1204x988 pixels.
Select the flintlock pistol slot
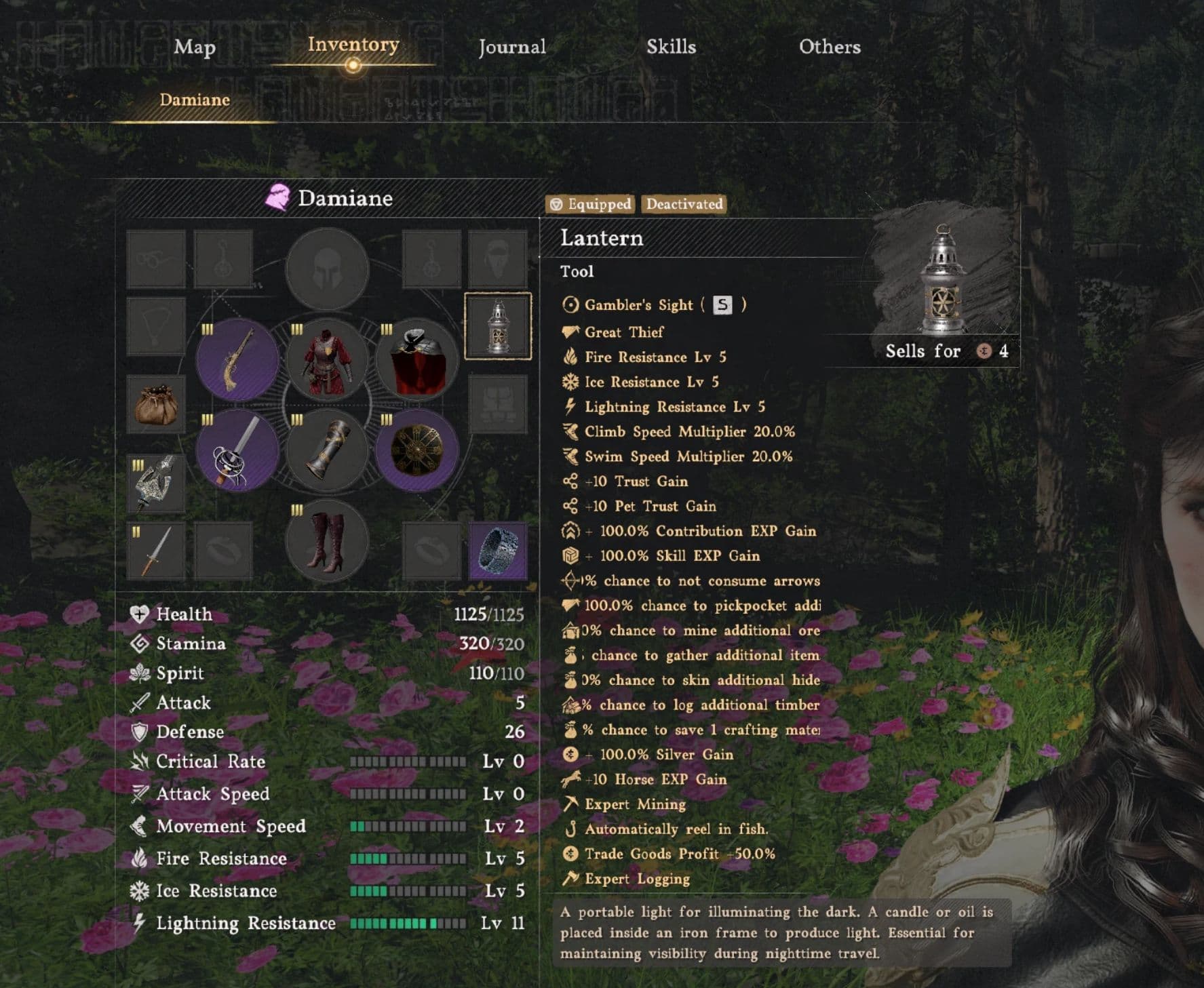pyautogui.click(x=237, y=359)
